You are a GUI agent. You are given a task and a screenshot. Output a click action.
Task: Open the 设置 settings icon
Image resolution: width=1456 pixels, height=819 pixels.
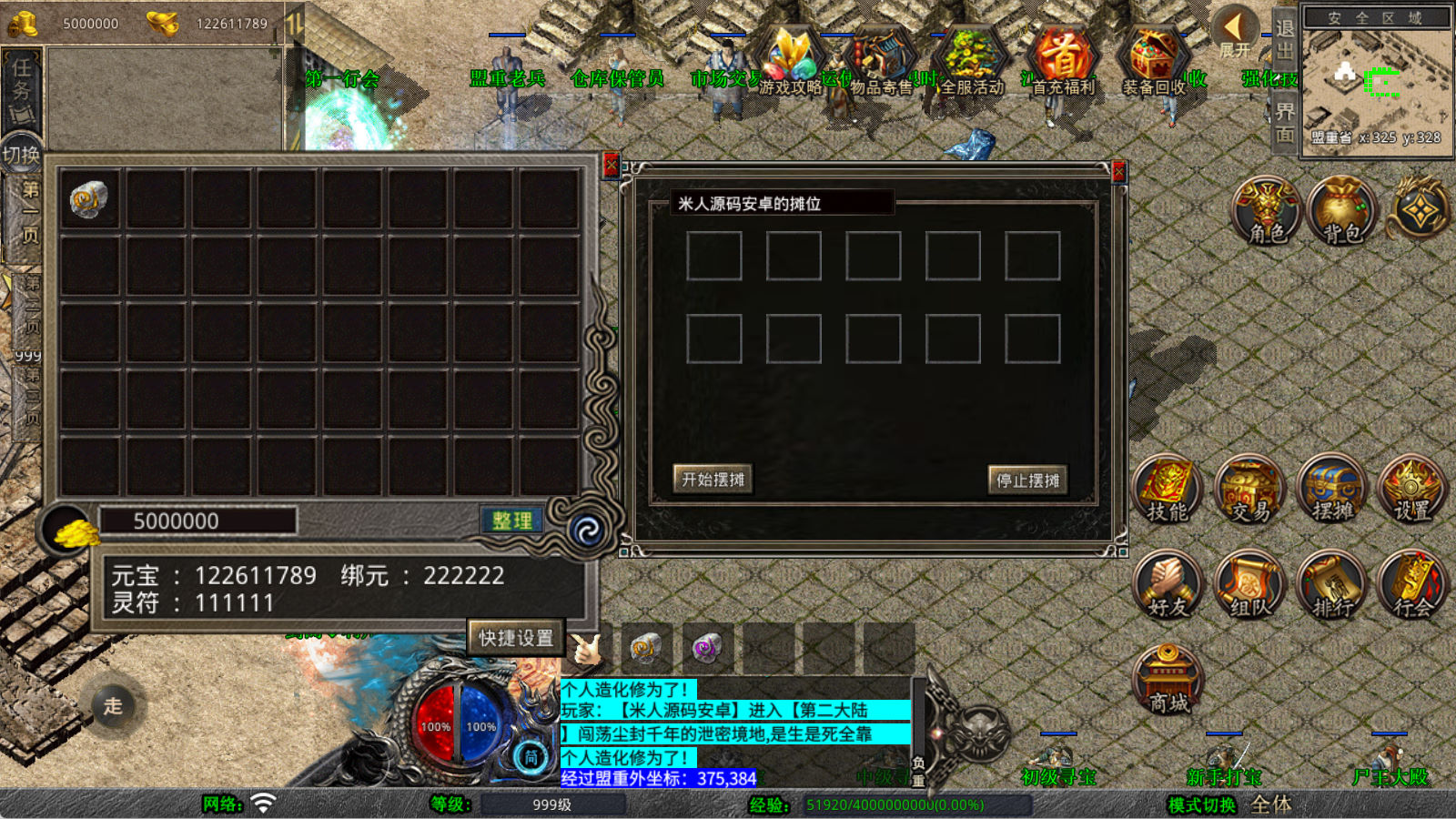1411,490
